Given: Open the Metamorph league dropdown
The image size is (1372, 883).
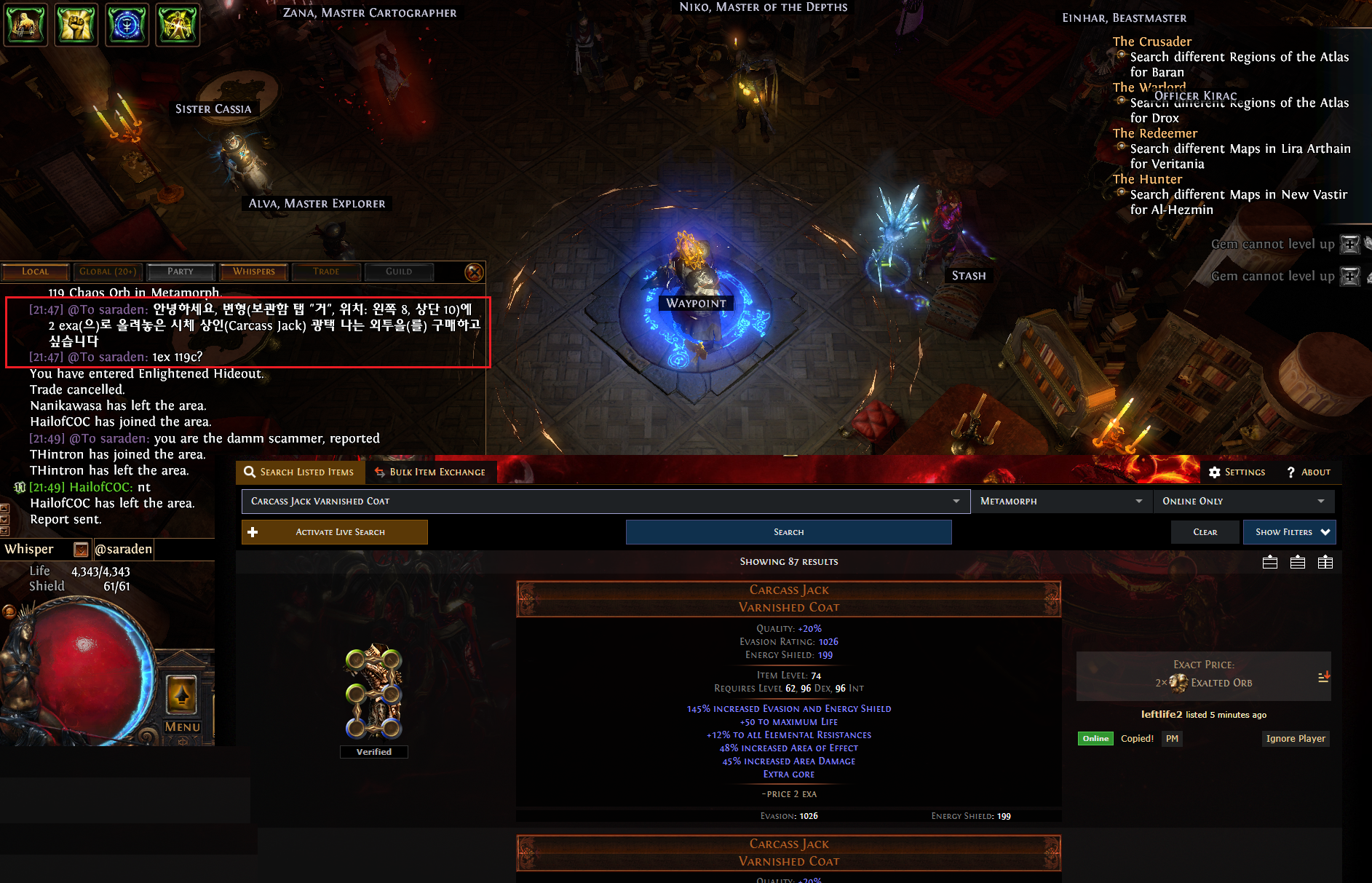Looking at the screenshot, I should point(1061,501).
